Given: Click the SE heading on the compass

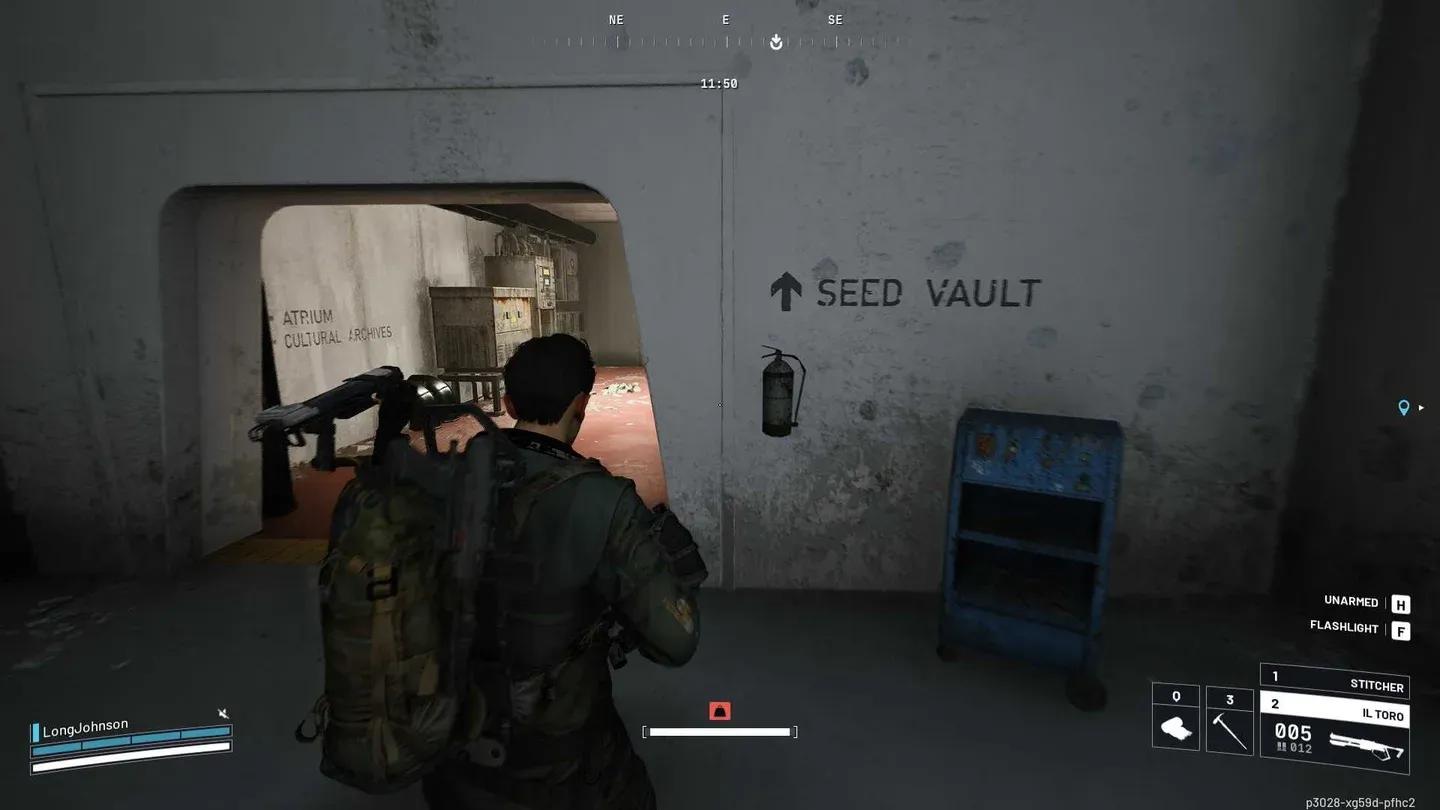Looking at the screenshot, I should [x=833, y=19].
